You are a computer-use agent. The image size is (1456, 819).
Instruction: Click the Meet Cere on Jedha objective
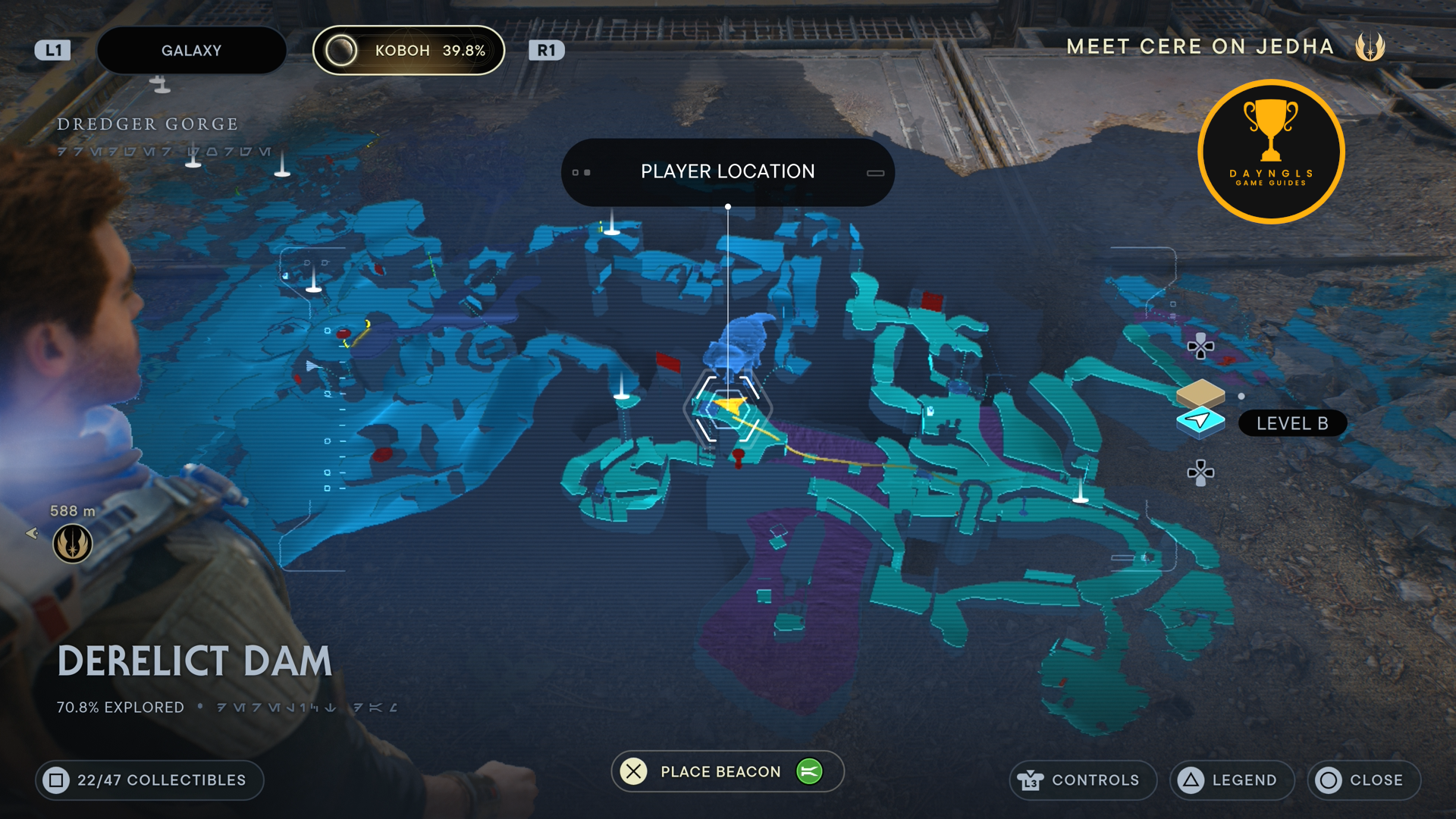pos(1200,47)
